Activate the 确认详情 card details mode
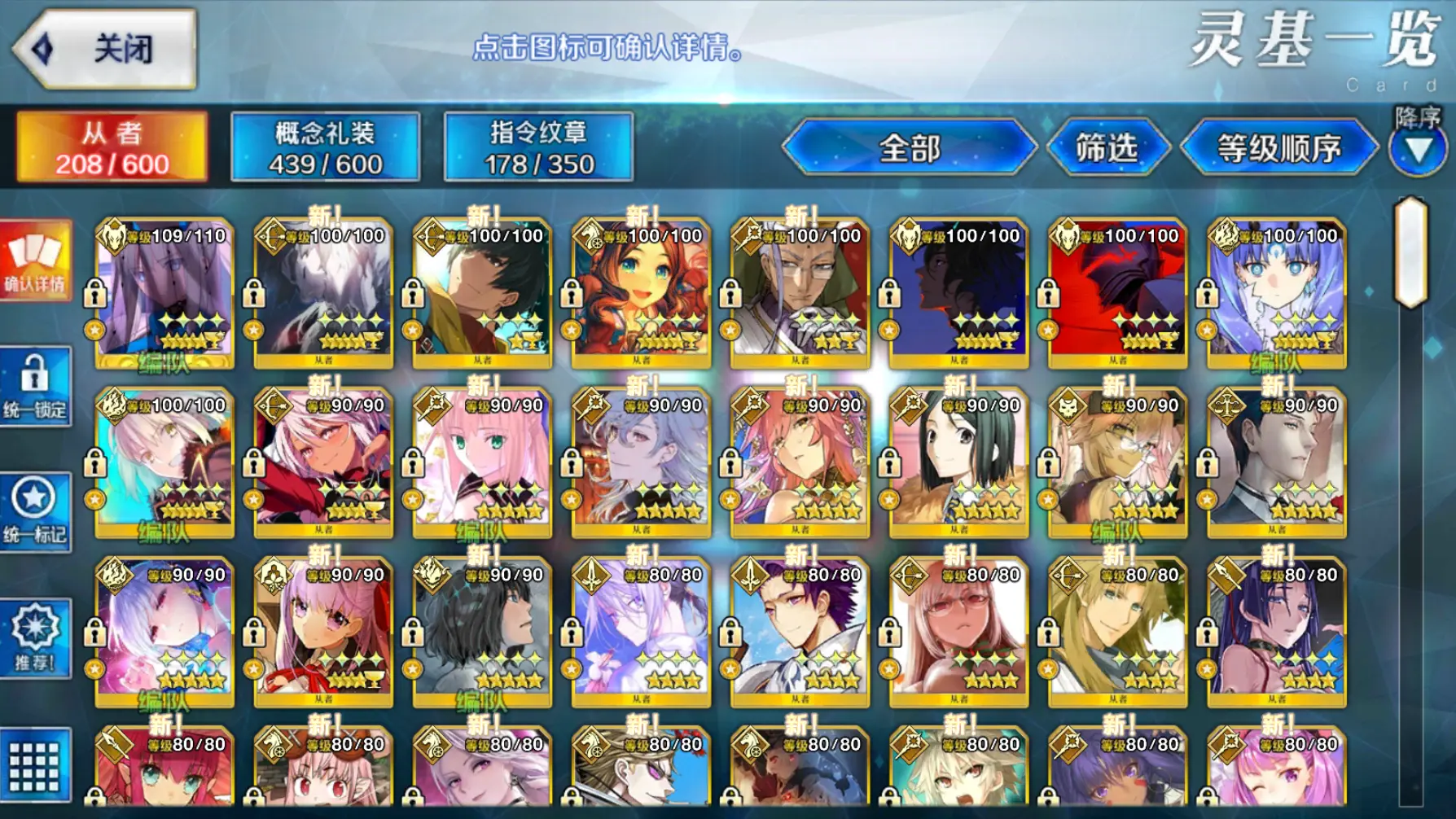 tap(35, 261)
